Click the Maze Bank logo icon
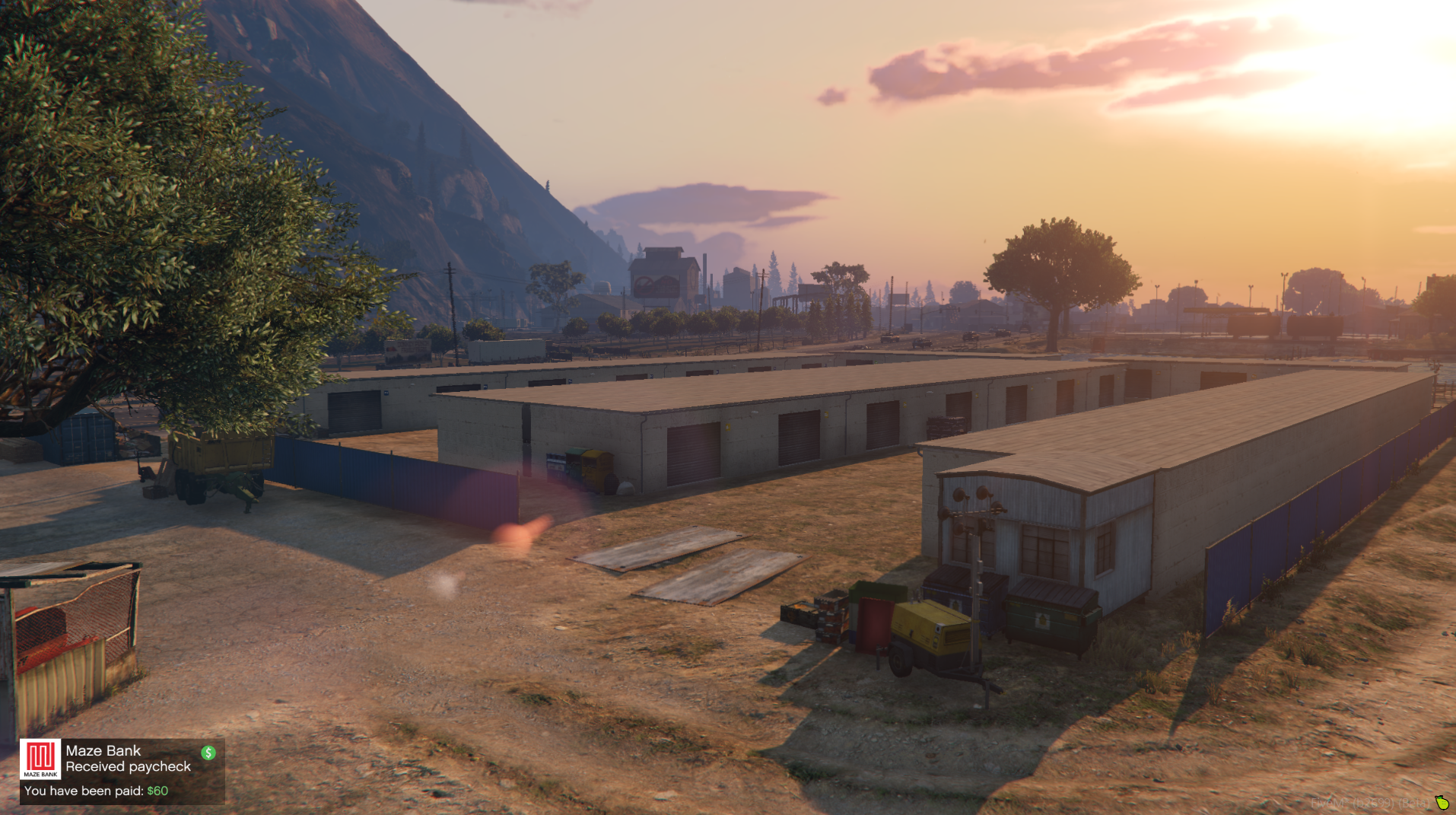Viewport: 1456px width, 815px height. pos(40,759)
